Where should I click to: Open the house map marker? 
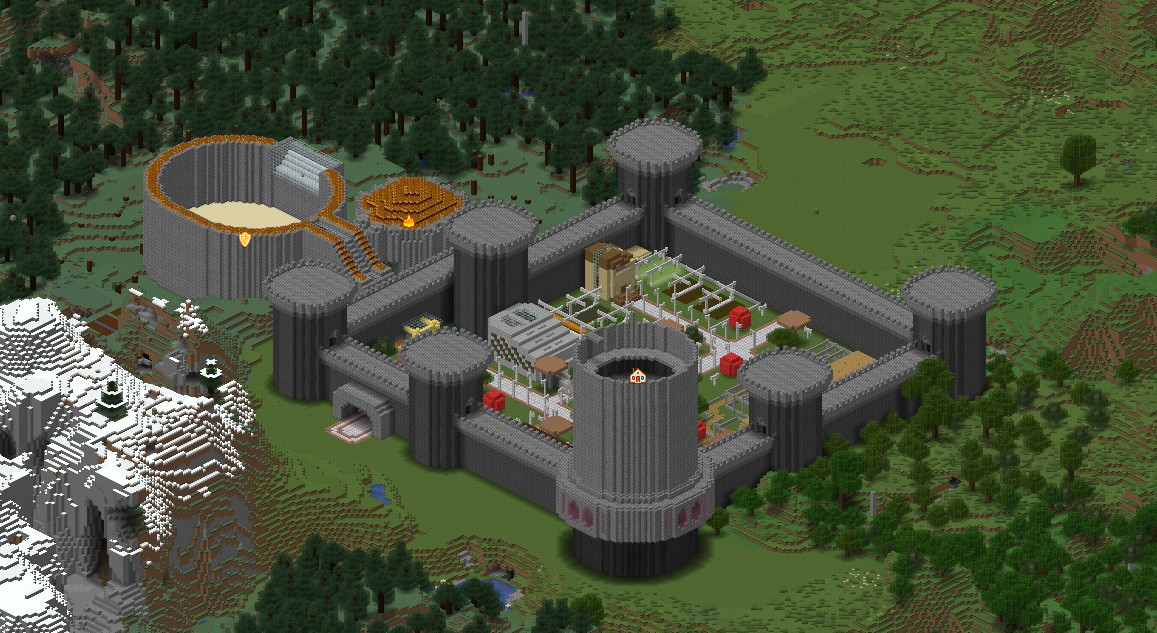pyautogui.click(x=636, y=377)
